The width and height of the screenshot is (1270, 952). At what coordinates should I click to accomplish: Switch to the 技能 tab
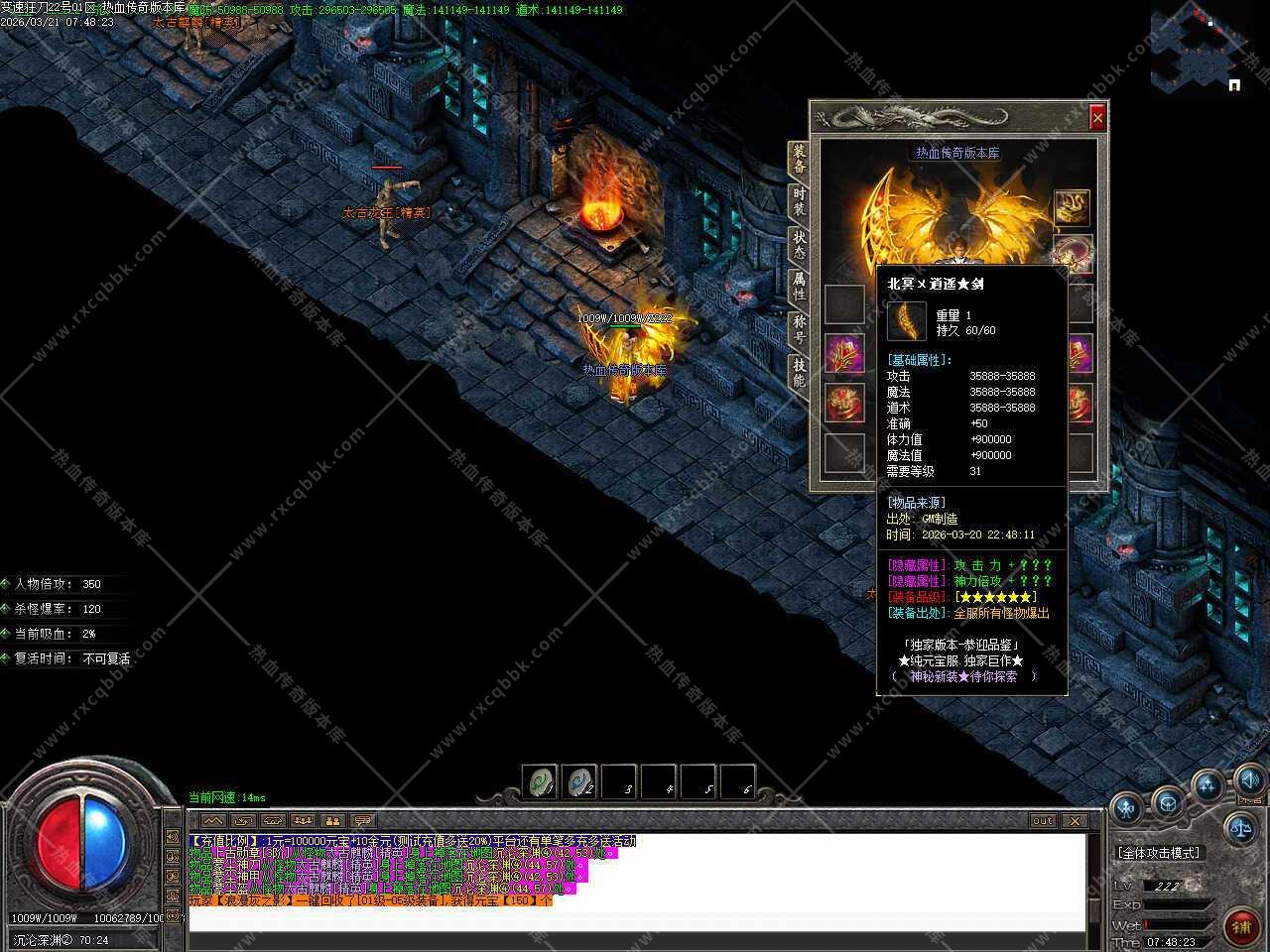point(799,372)
